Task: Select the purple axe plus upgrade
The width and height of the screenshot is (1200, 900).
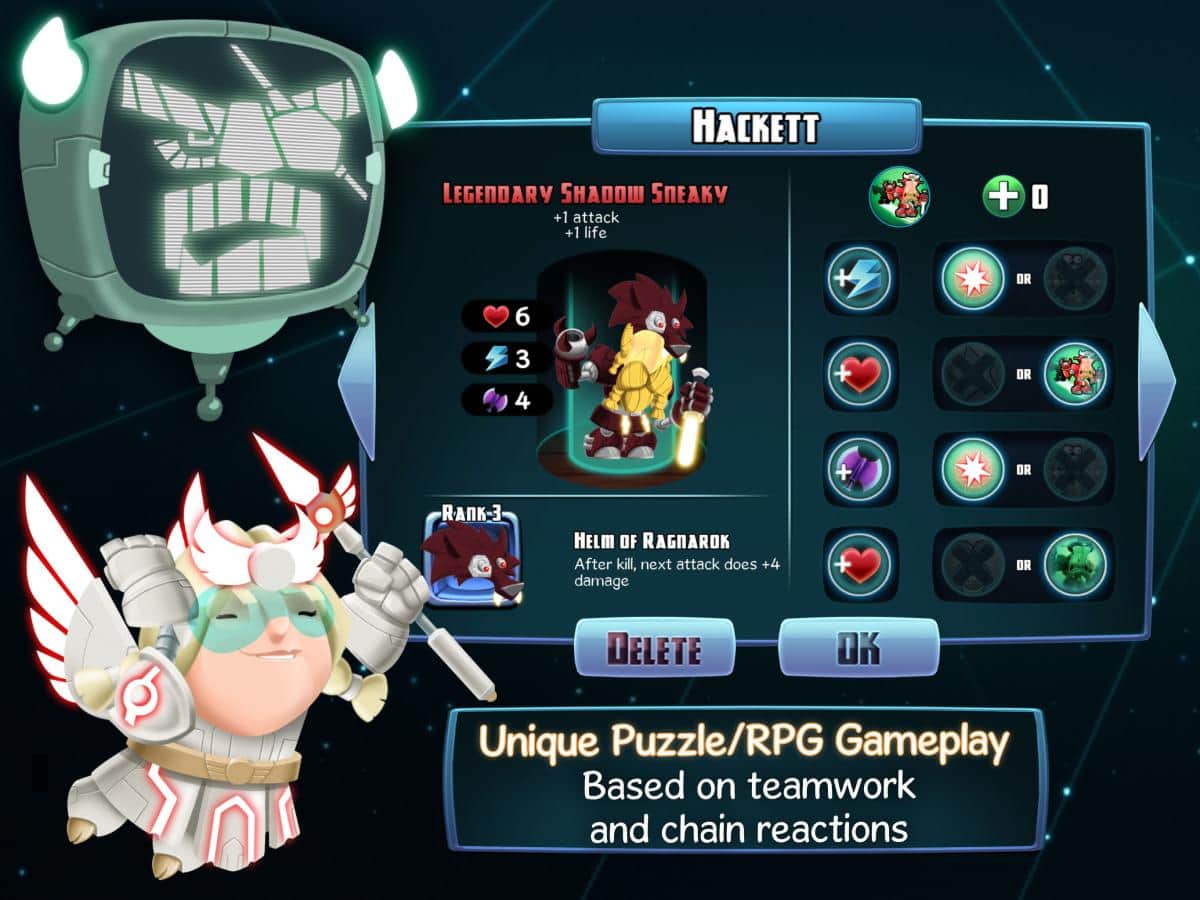Action: click(859, 468)
